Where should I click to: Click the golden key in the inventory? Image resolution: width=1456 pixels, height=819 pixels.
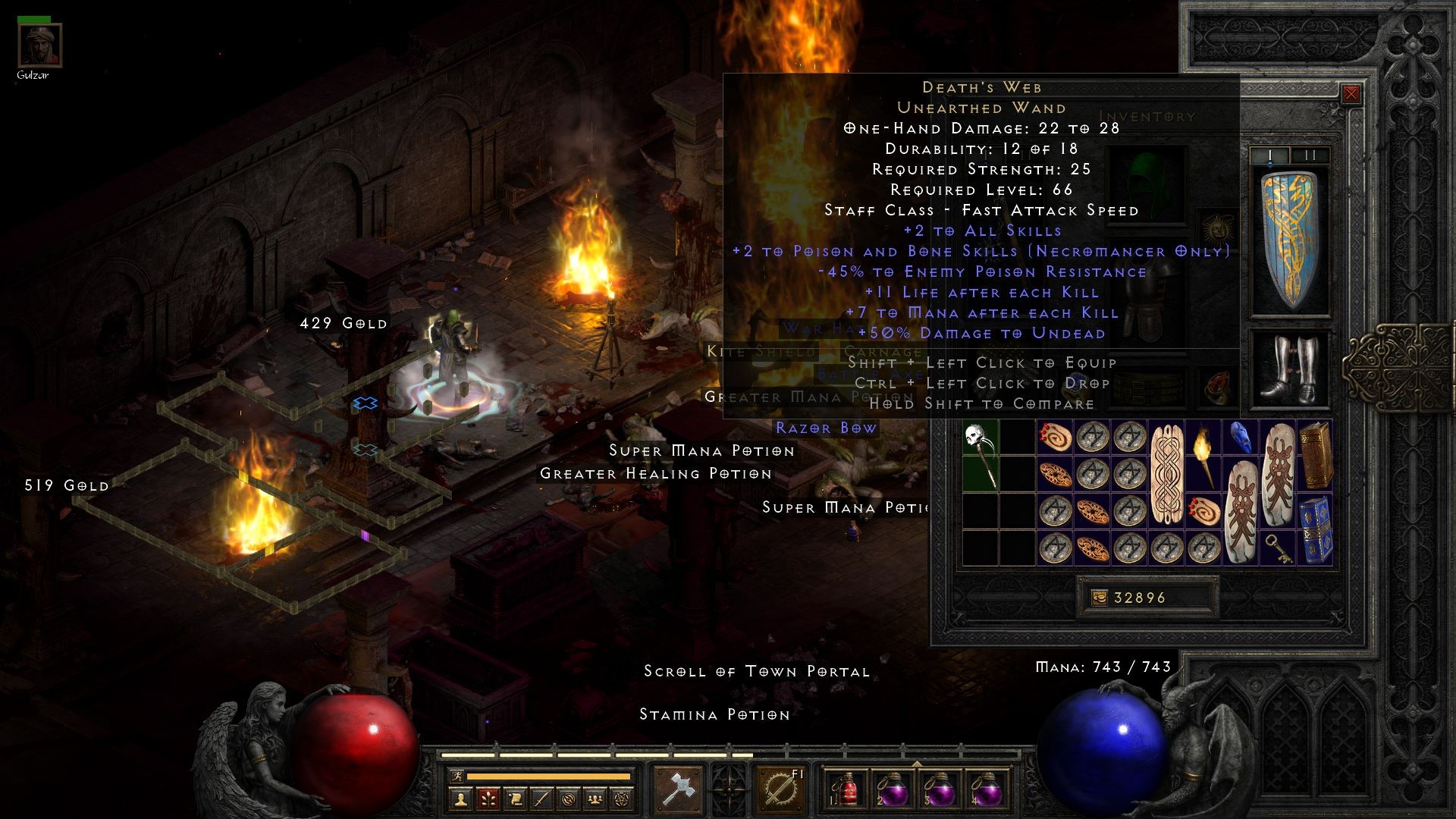point(1280,547)
